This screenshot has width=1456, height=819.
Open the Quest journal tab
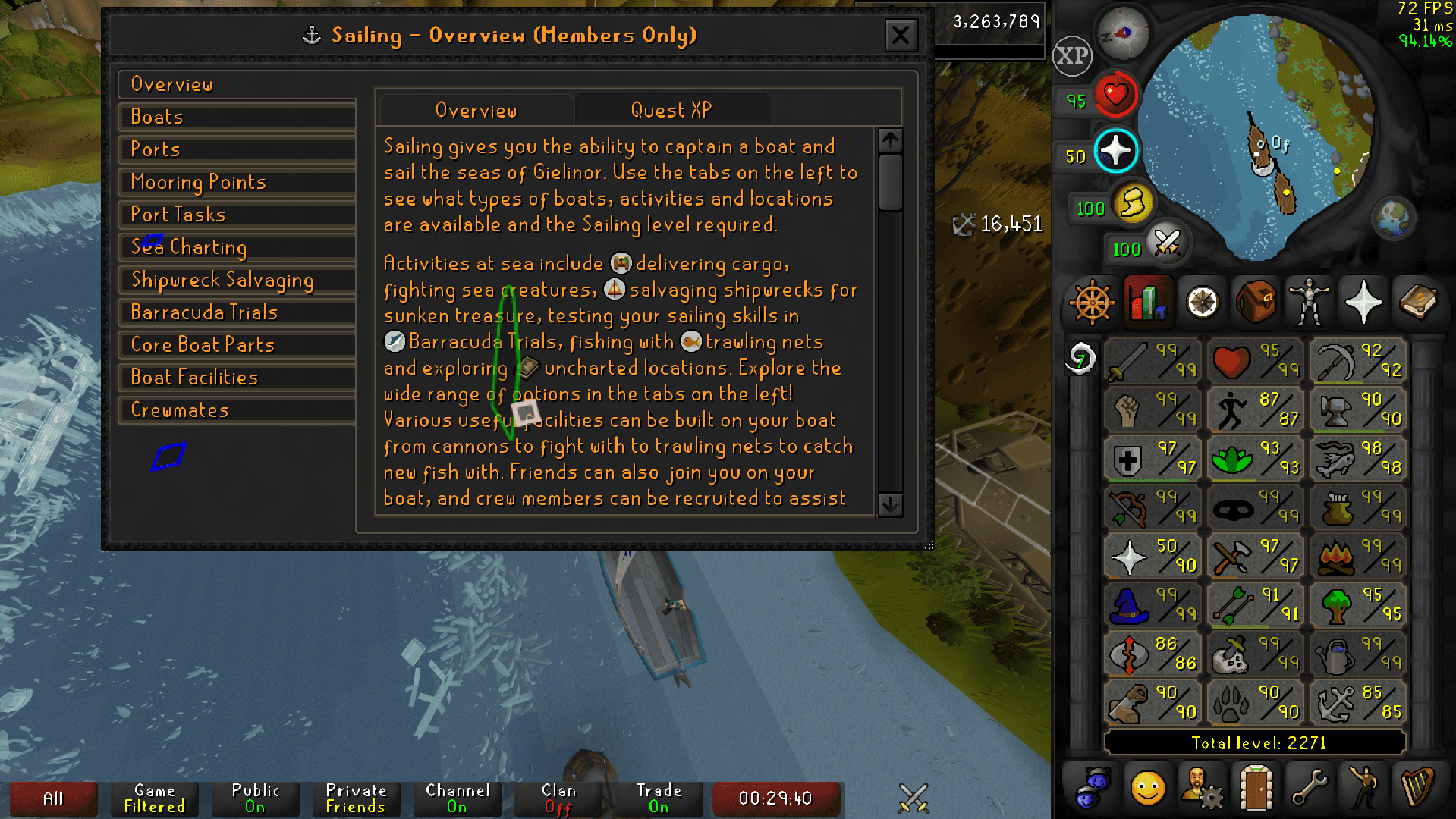click(1201, 303)
